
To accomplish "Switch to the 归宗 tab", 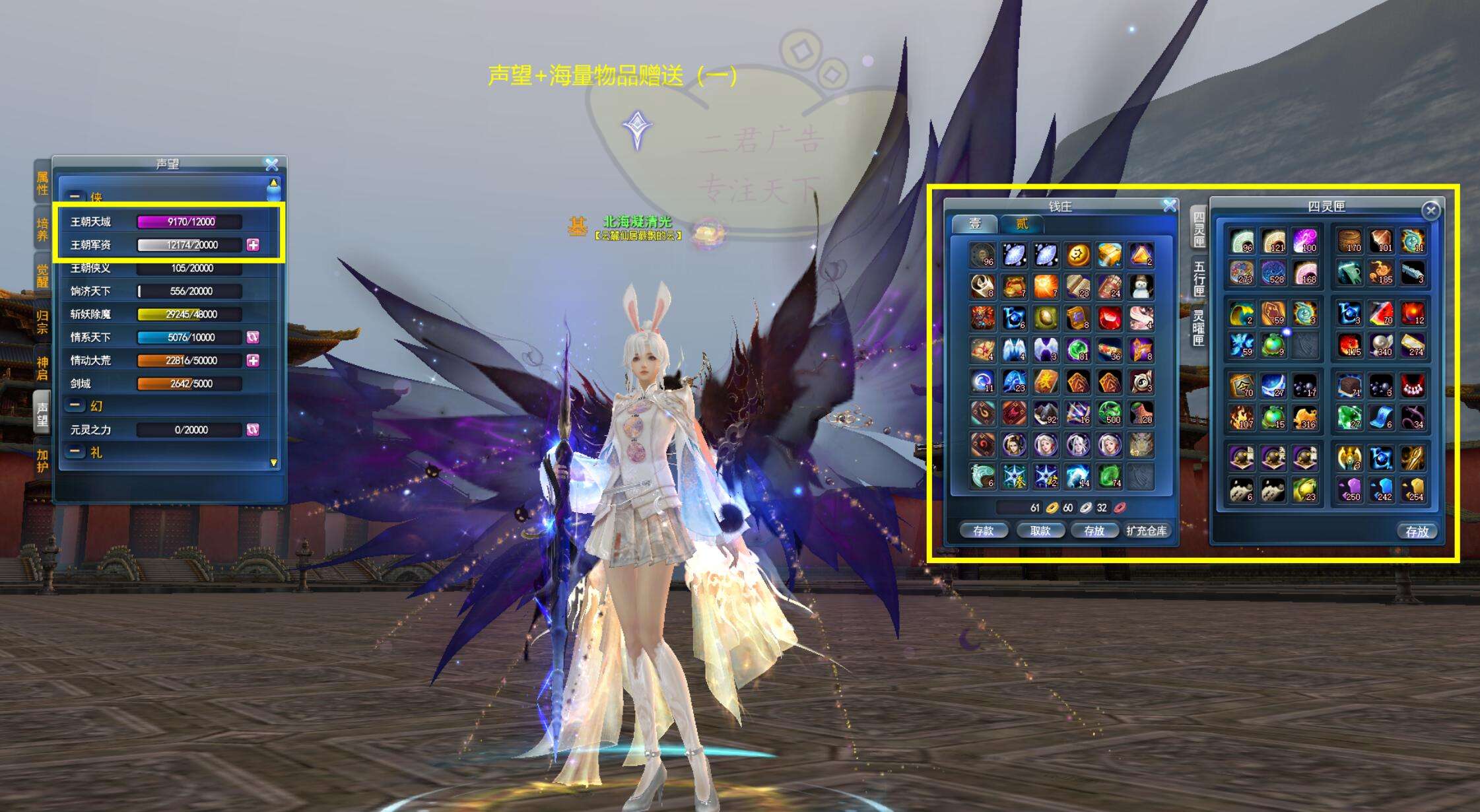I will click(42, 321).
